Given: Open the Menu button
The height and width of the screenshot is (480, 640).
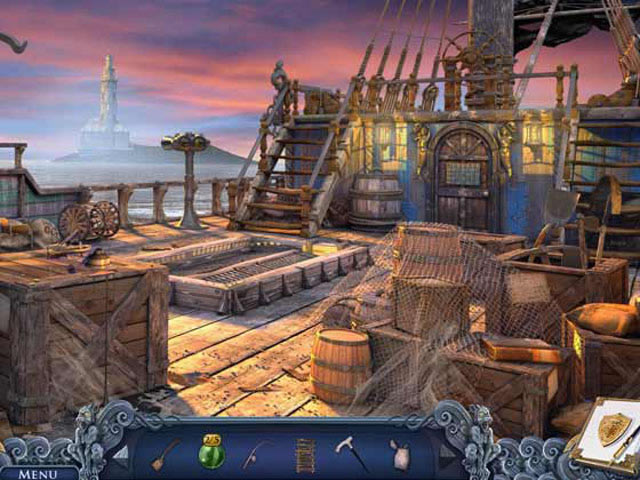Looking at the screenshot, I should (x=38, y=473).
